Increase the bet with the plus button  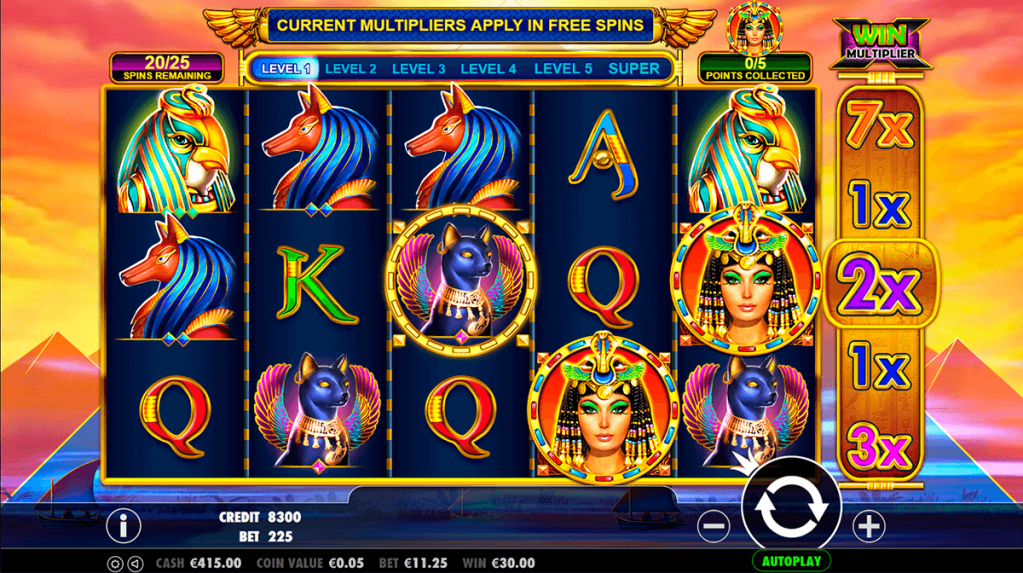(x=868, y=525)
